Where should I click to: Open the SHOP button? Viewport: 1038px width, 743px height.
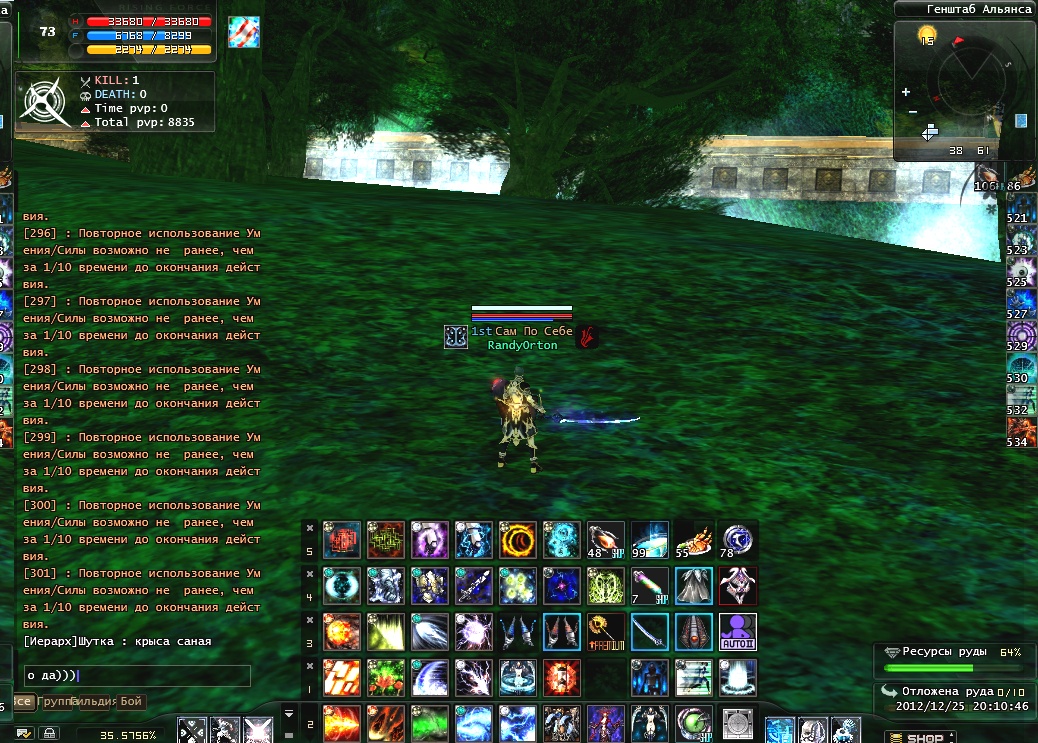pos(919,737)
